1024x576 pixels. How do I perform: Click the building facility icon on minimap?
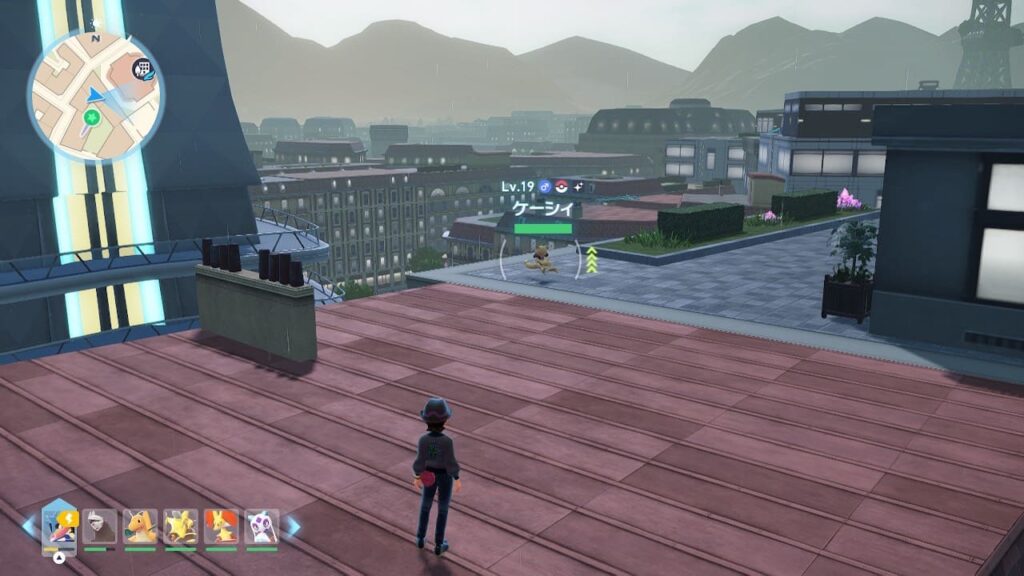[x=142, y=68]
